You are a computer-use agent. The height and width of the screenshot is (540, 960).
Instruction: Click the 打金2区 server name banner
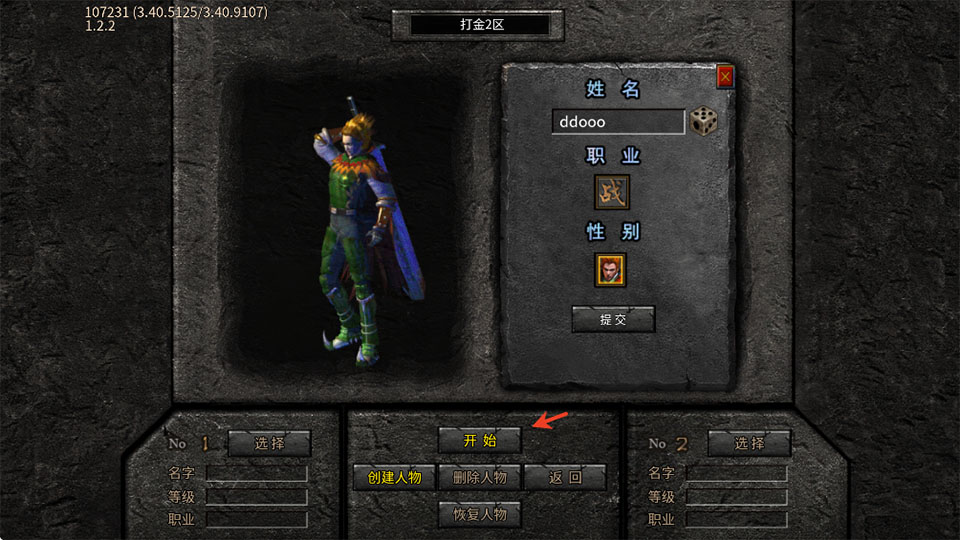point(479,25)
